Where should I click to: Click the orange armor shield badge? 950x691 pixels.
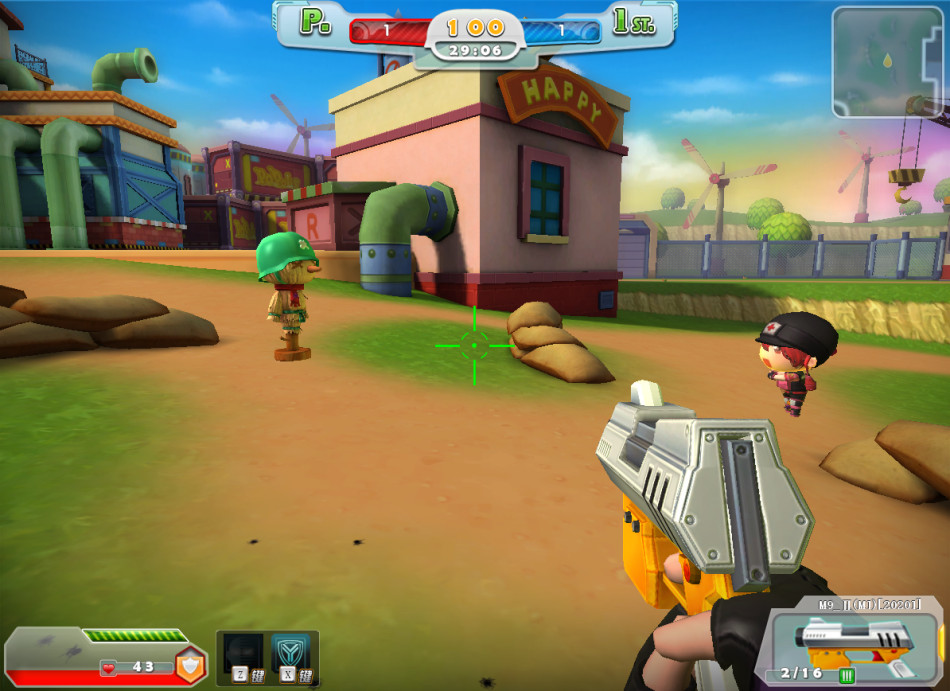pos(191,665)
